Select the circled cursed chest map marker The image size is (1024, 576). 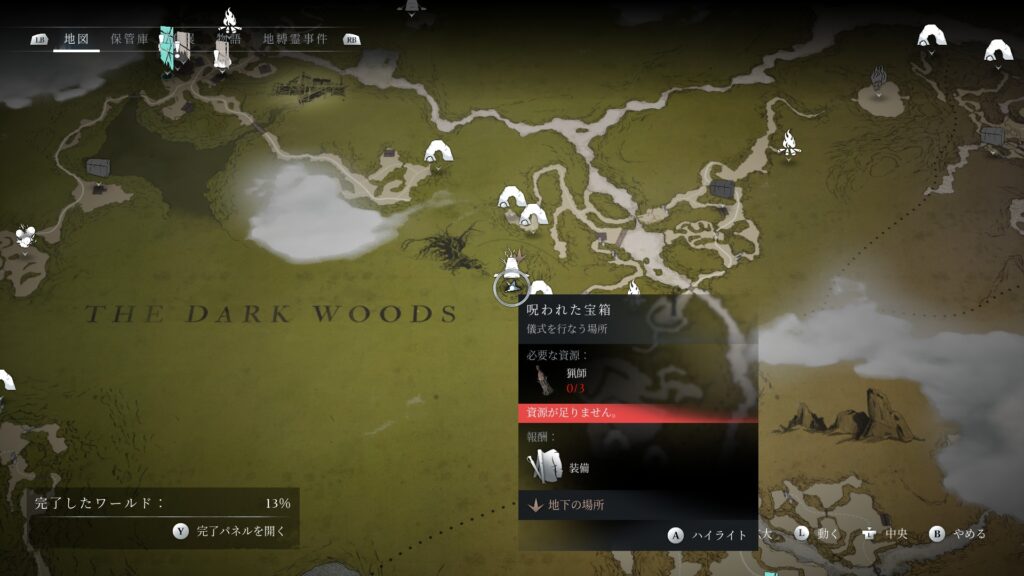pos(511,288)
